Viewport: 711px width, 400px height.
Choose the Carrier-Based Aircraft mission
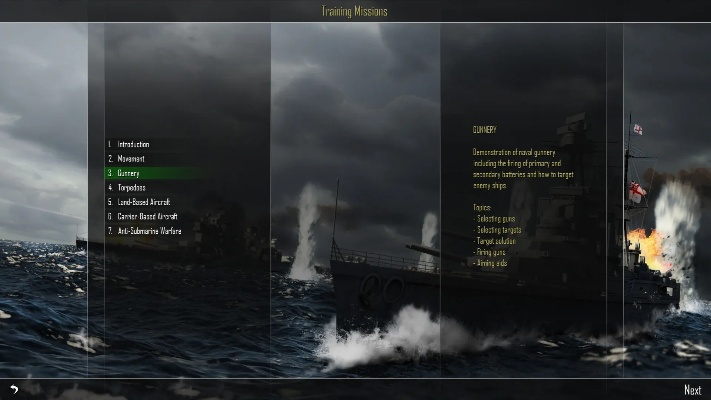pyautogui.click(x=147, y=216)
